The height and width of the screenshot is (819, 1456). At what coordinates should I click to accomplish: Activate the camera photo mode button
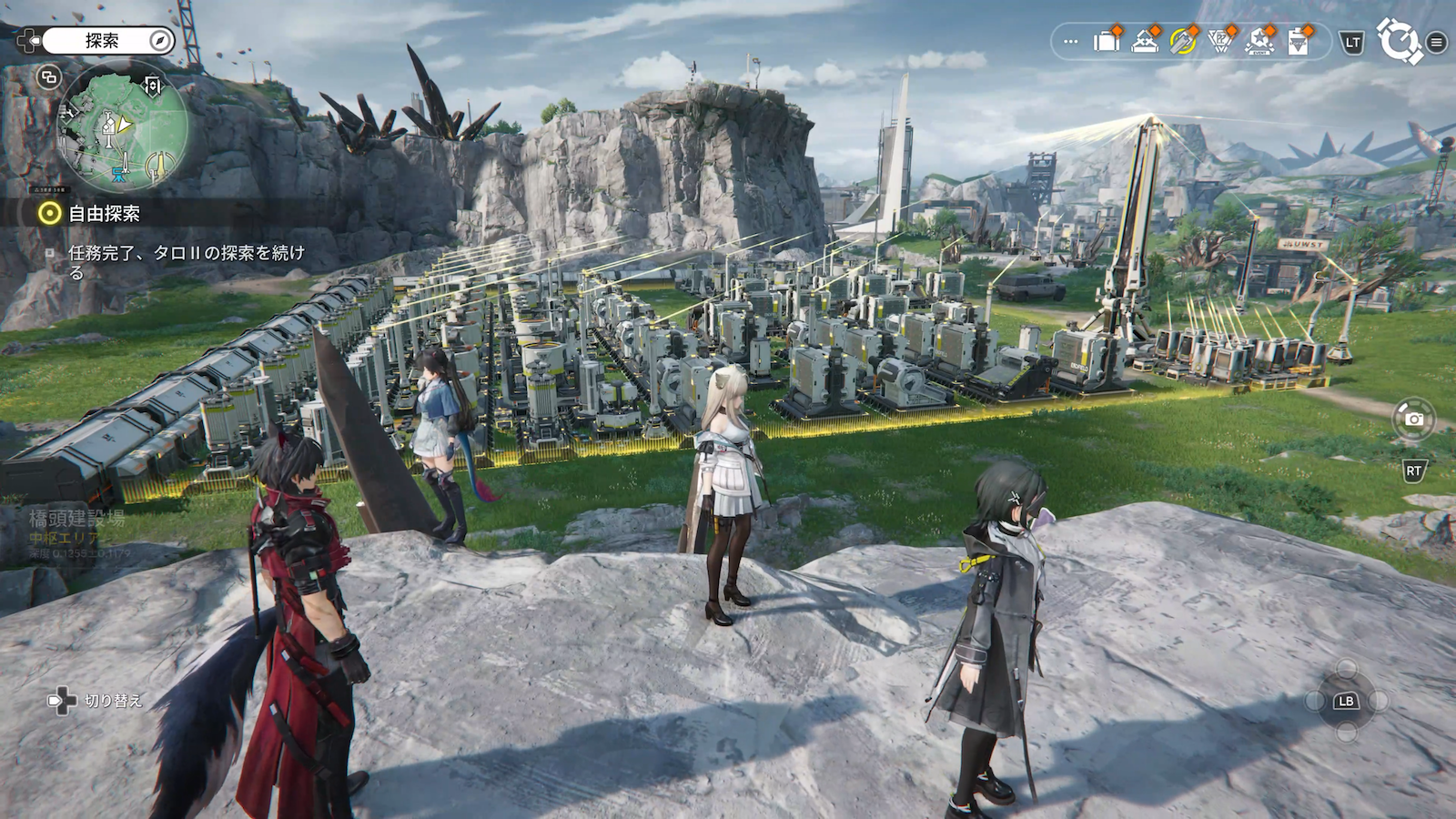(1413, 419)
